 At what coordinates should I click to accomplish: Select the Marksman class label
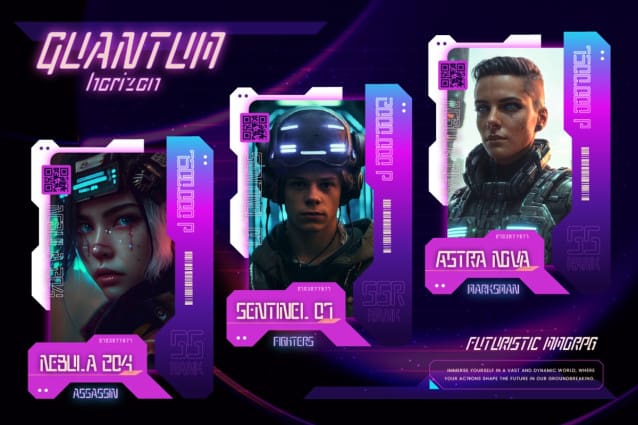[492, 287]
